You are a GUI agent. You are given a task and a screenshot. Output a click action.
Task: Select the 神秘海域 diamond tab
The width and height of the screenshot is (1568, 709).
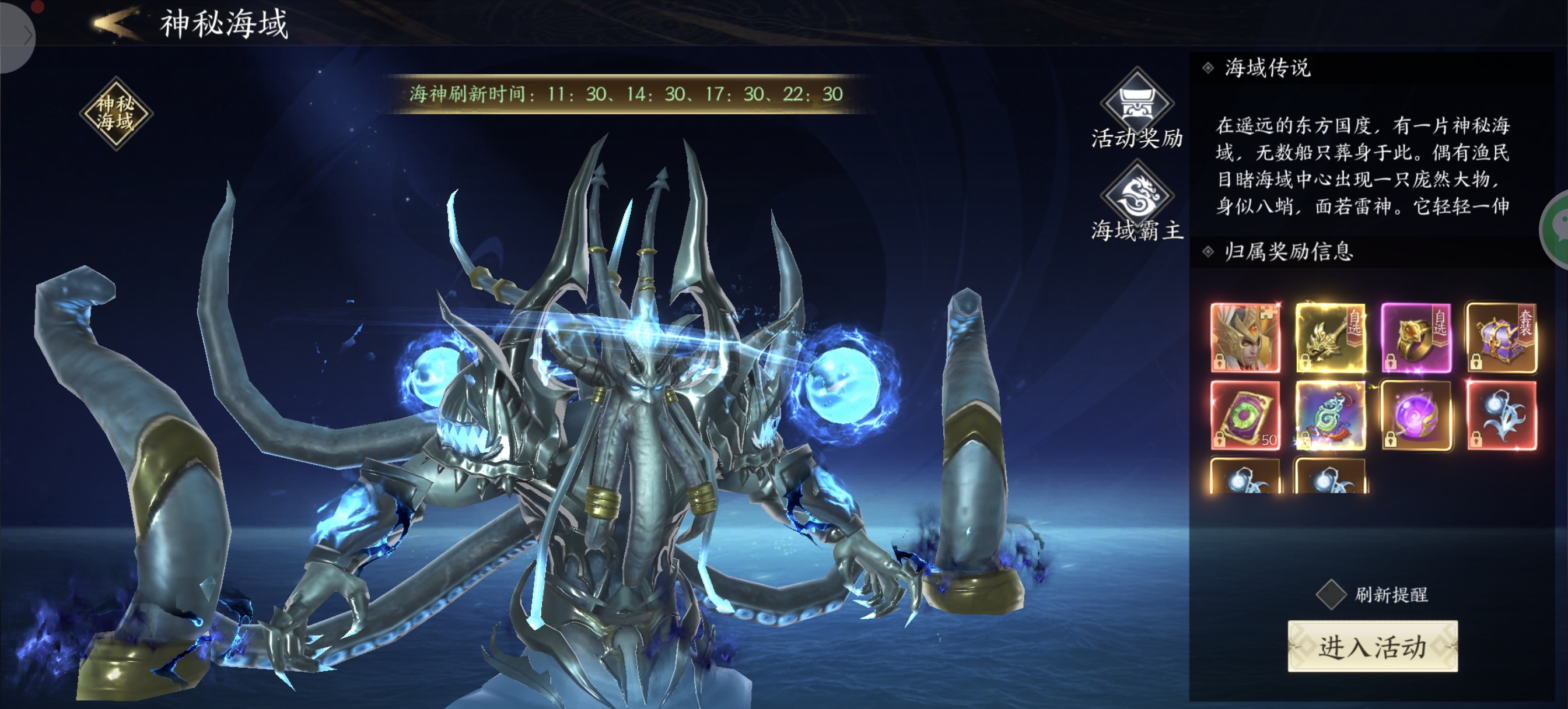coord(116,113)
